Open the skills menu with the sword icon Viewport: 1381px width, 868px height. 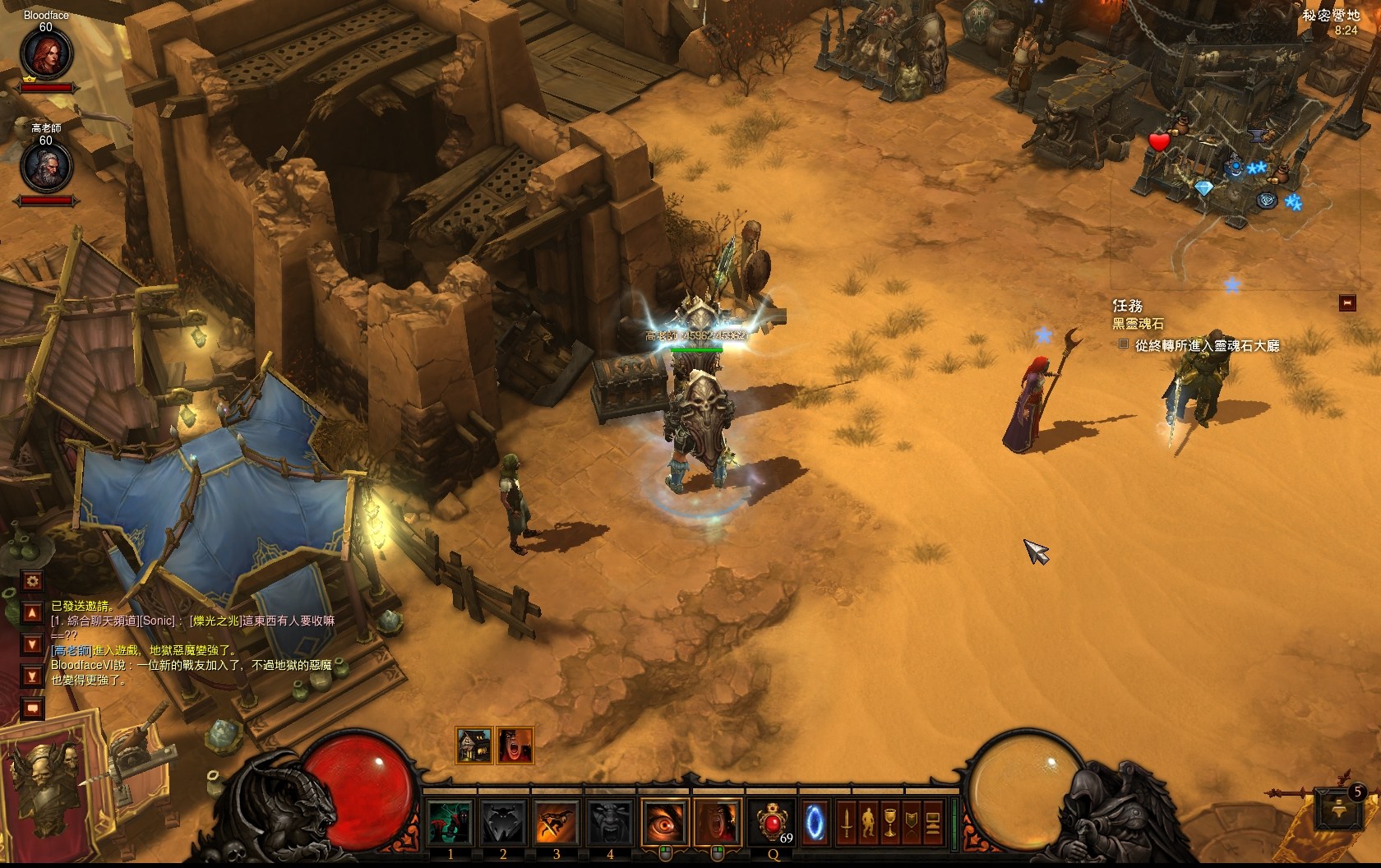click(x=846, y=822)
